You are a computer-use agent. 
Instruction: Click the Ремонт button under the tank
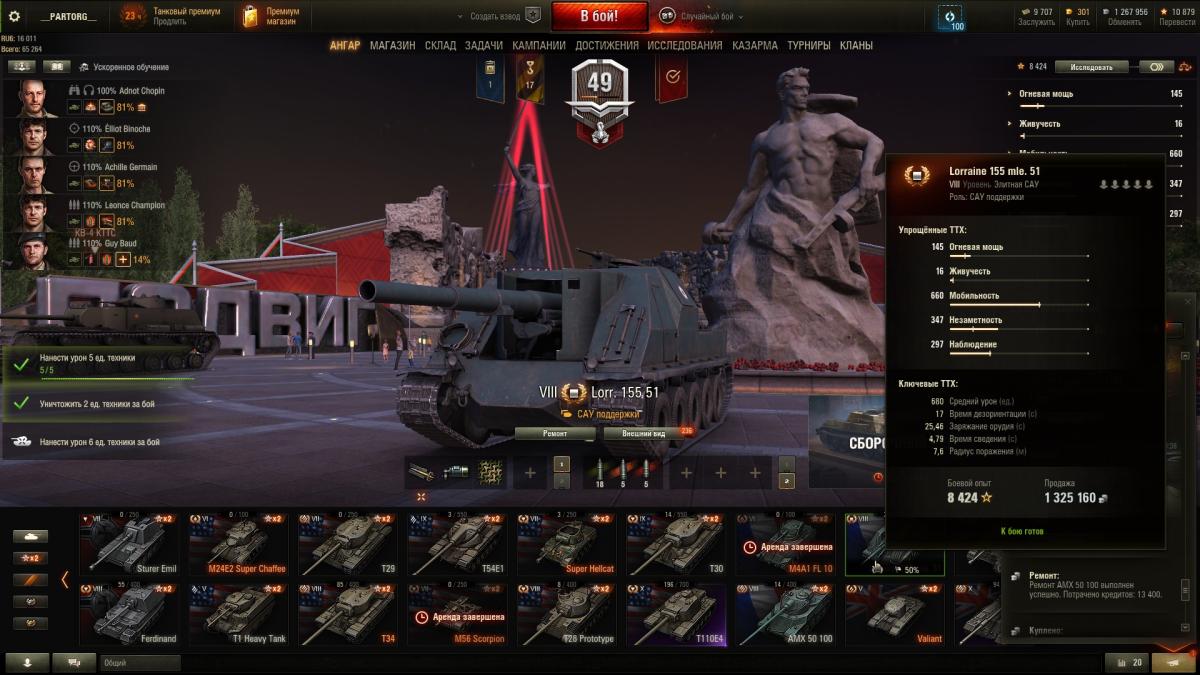(555, 434)
